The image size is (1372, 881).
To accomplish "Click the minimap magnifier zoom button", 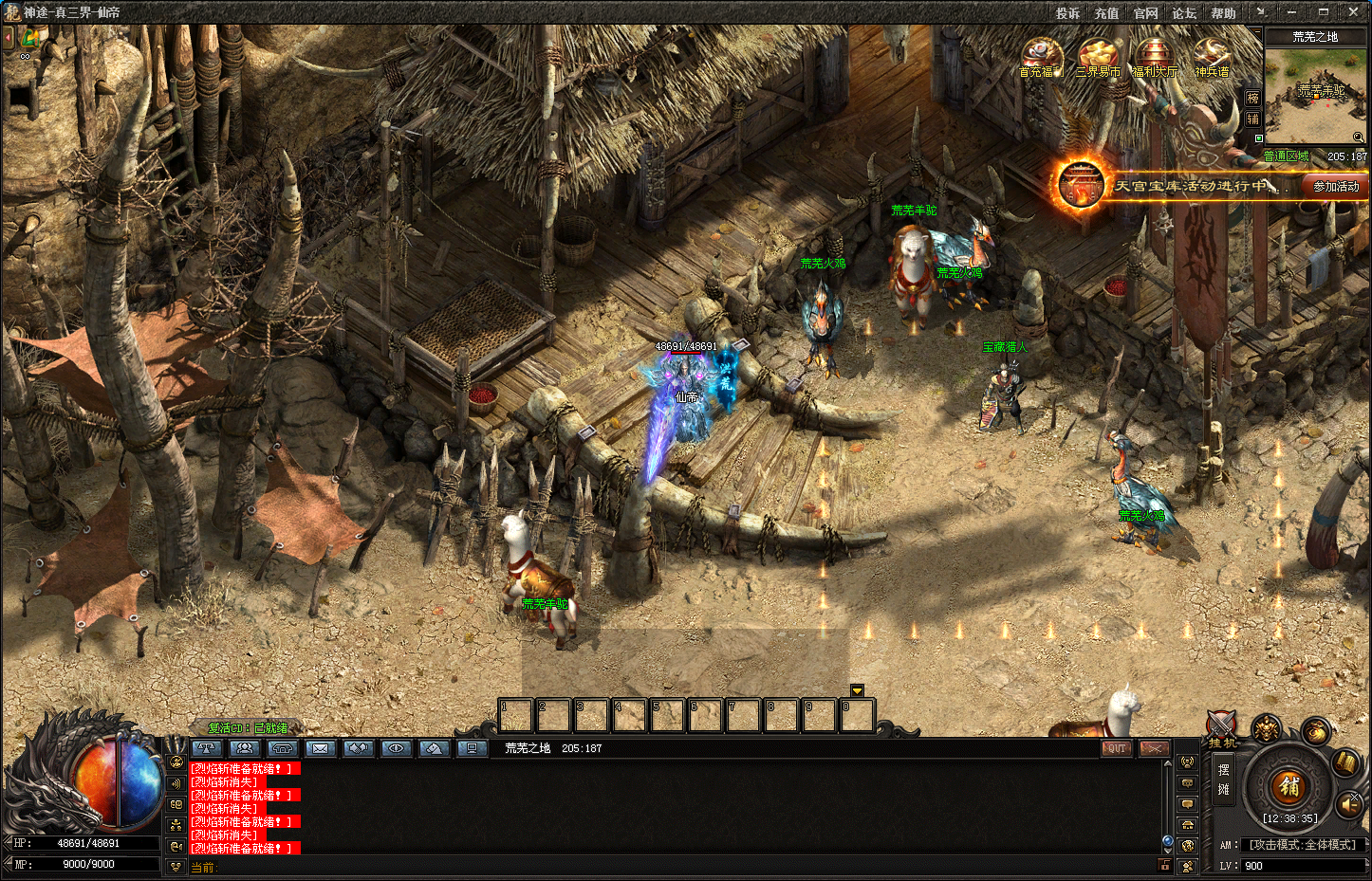I will (1359, 138).
